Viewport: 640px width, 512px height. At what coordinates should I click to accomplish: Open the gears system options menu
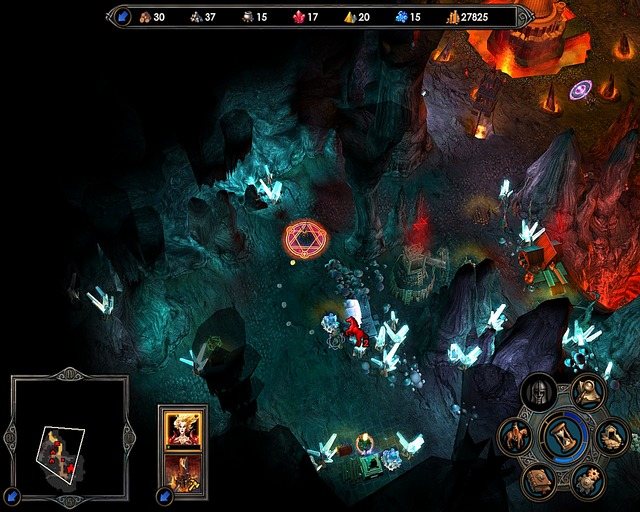pyautogui.click(x=588, y=481)
